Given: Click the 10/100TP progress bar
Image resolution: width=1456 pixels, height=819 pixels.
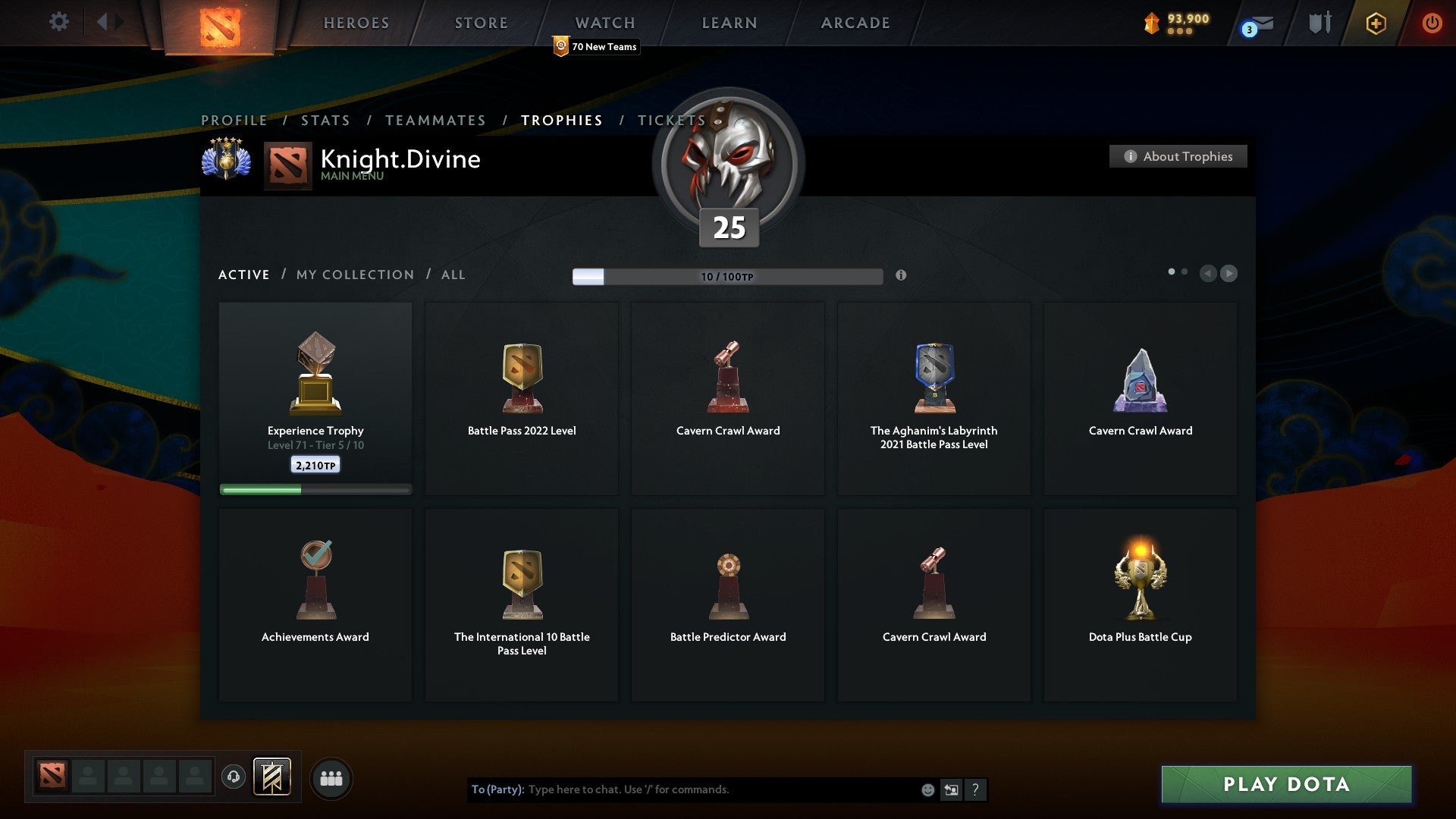Looking at the screenshot, I should pos(726,276).
